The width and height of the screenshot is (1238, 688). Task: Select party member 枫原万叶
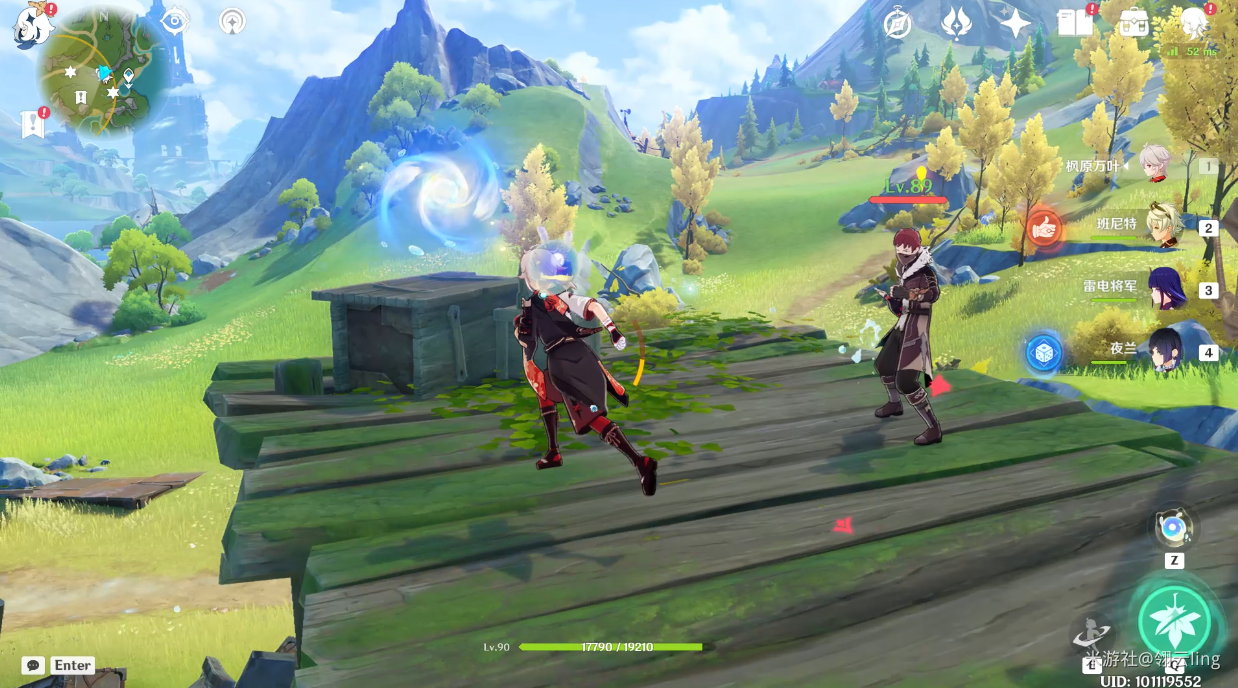1157,165
